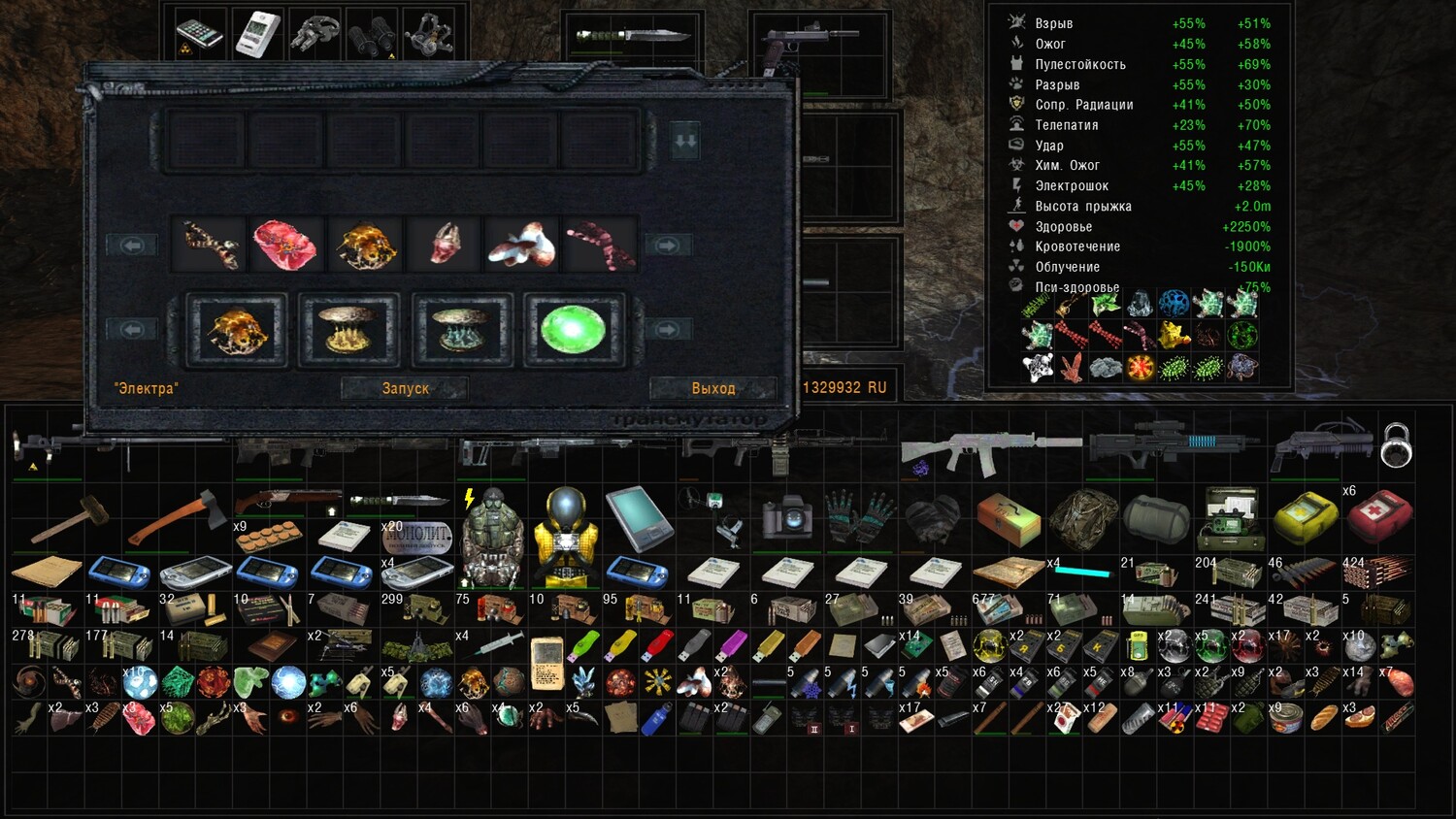1456x819 pixels.
Task: Select the sledgehammer in the inventory
Action: [x=68, y=519]
